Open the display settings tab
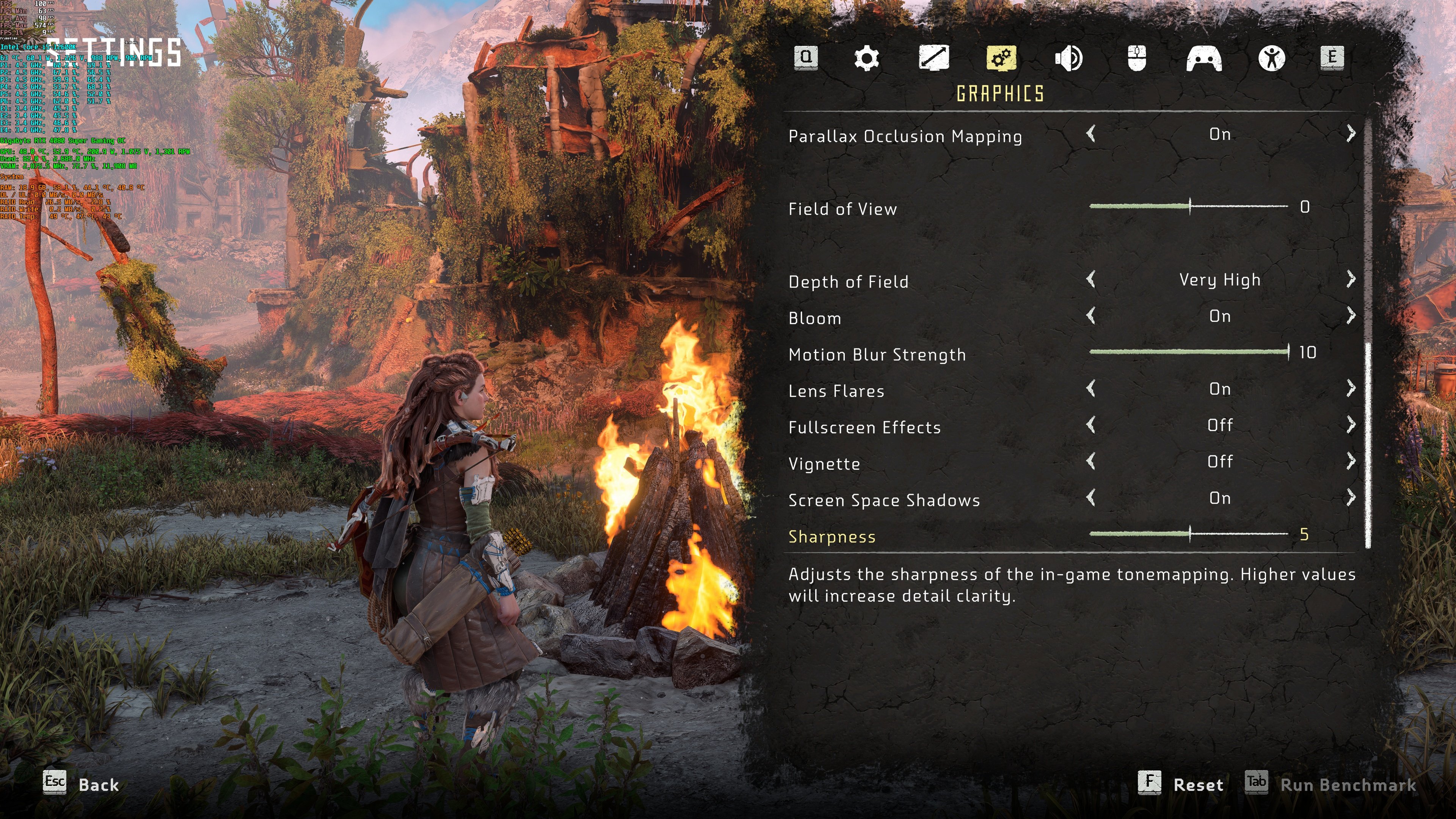Viewport: 1456px width, 819px height. tap(933, 58)
